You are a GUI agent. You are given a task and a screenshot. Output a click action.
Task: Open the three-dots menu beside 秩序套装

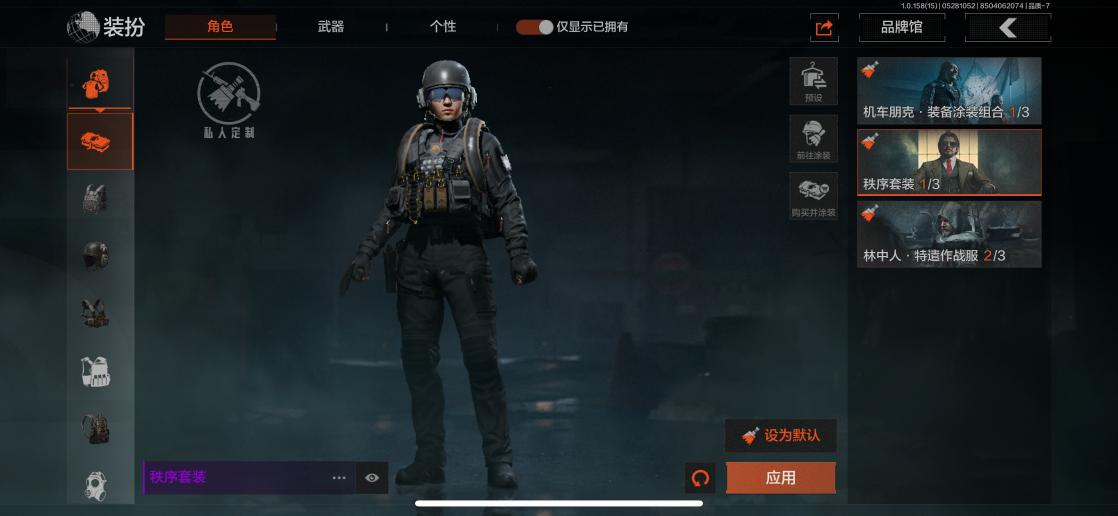pos(340,478)
